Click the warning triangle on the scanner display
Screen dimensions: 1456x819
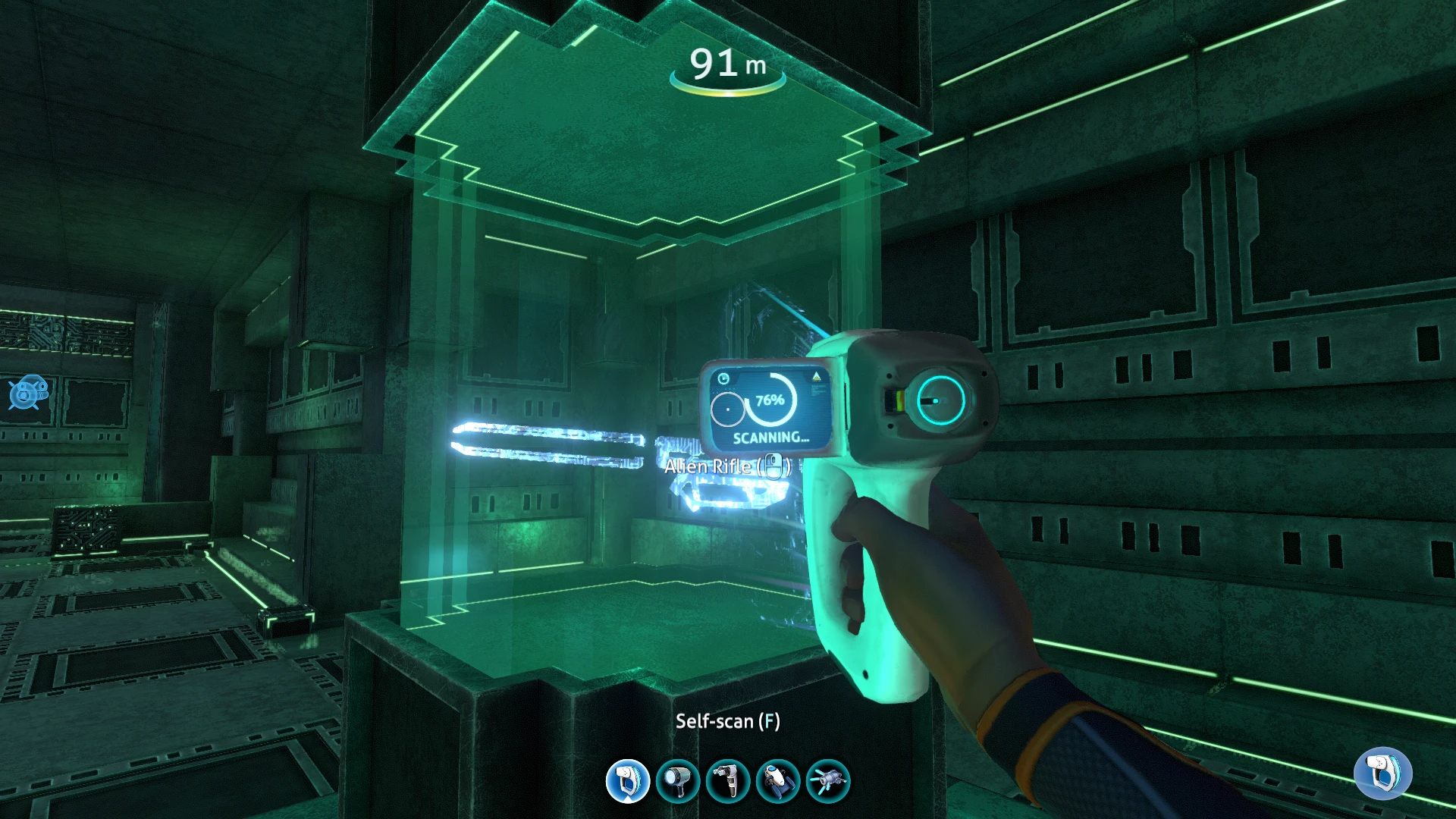tap(815, 376)
